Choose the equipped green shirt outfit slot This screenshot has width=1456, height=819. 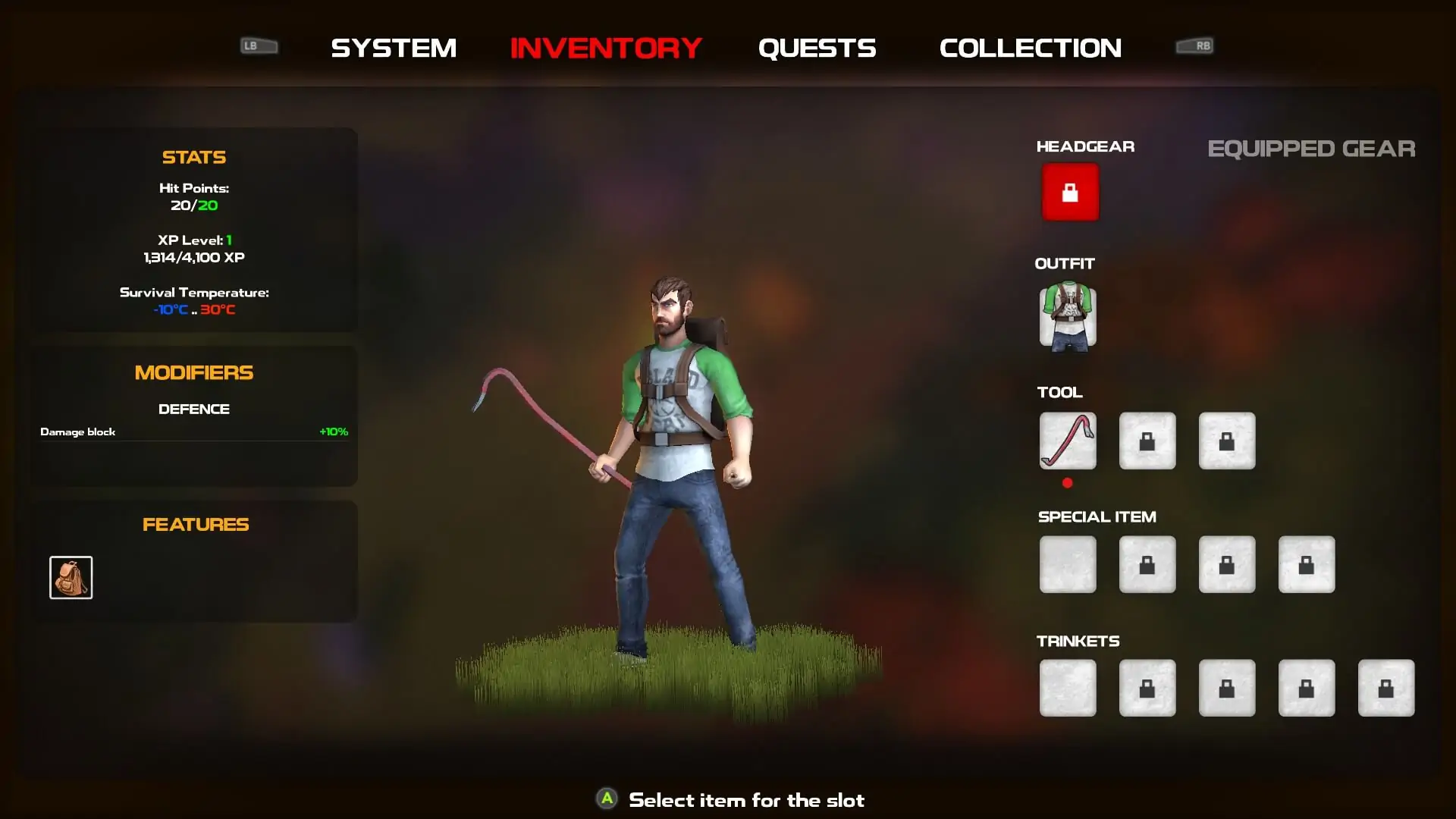[1068, 316]
